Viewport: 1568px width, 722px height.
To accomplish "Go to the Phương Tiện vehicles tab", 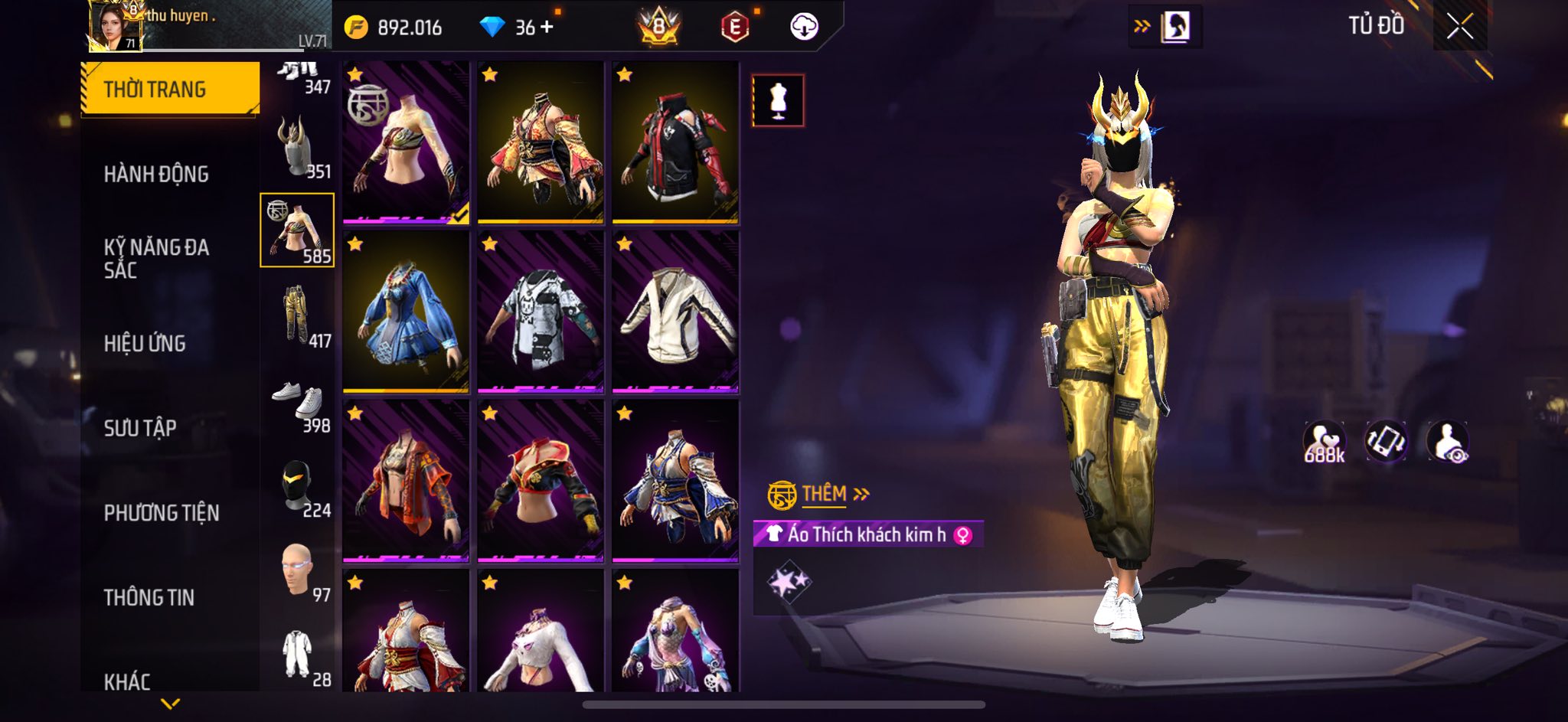I will (162, 513).
